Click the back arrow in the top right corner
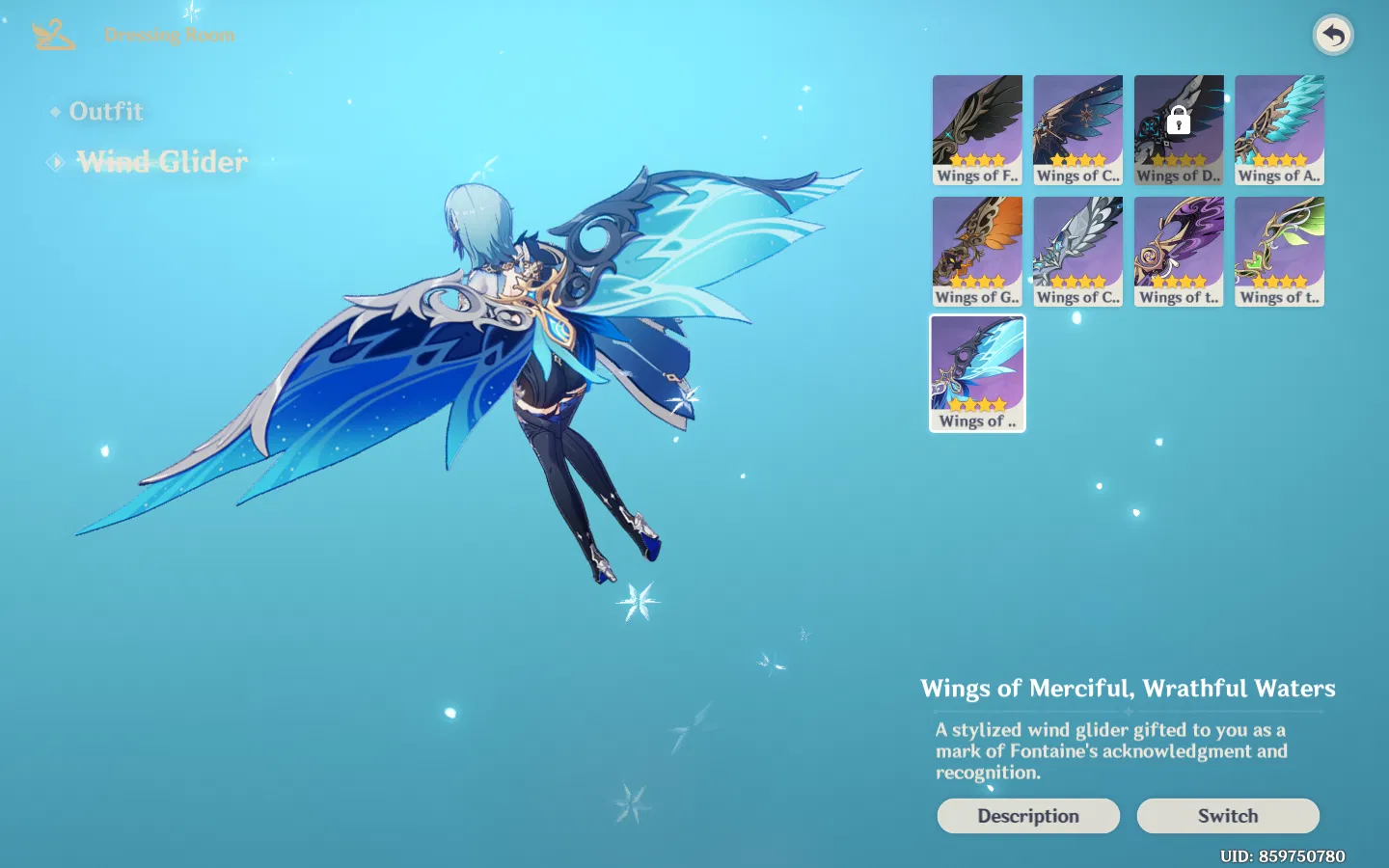Viewport: 1389px width, 868px height. tap(1332, 35)
